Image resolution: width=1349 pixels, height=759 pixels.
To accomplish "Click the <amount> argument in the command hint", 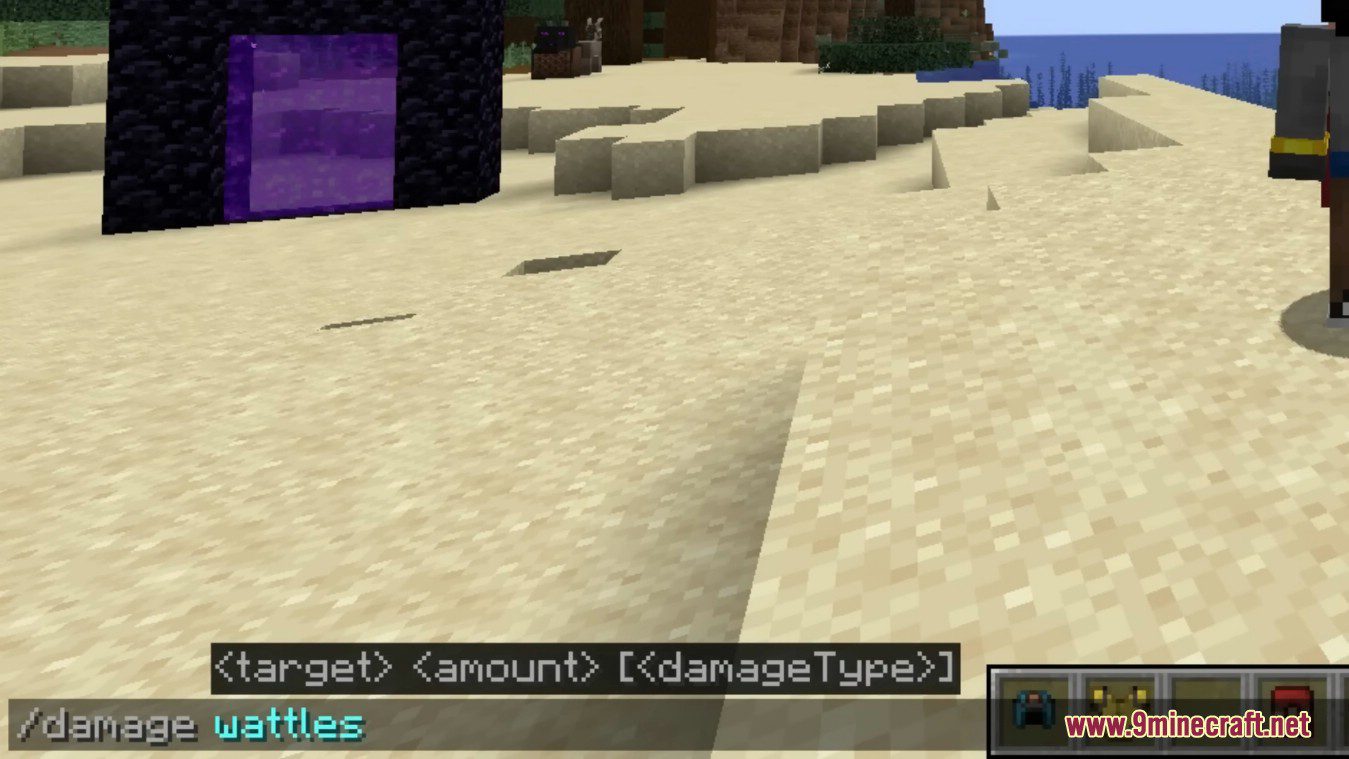I will pos(505,667).
